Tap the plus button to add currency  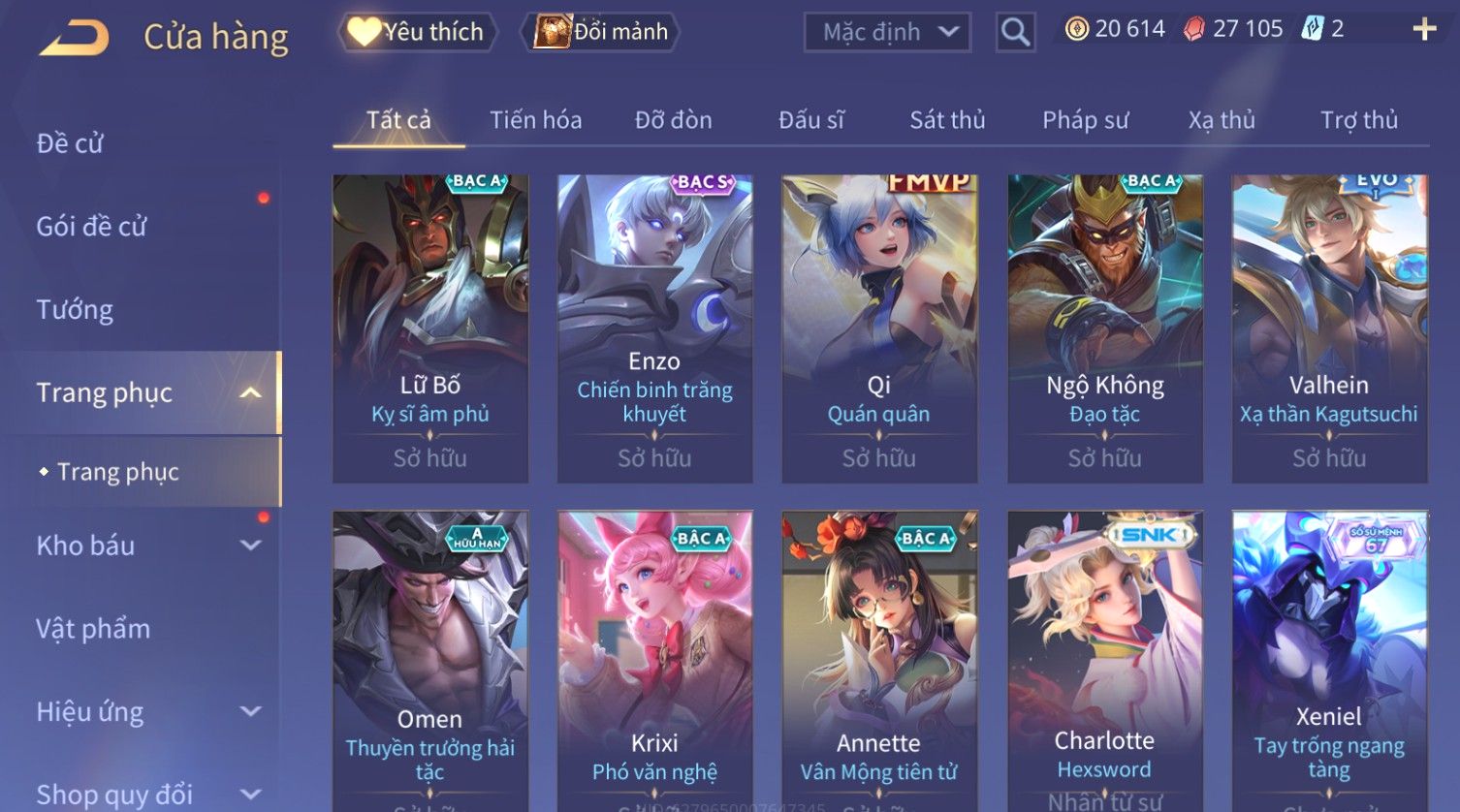(1424, 29)
